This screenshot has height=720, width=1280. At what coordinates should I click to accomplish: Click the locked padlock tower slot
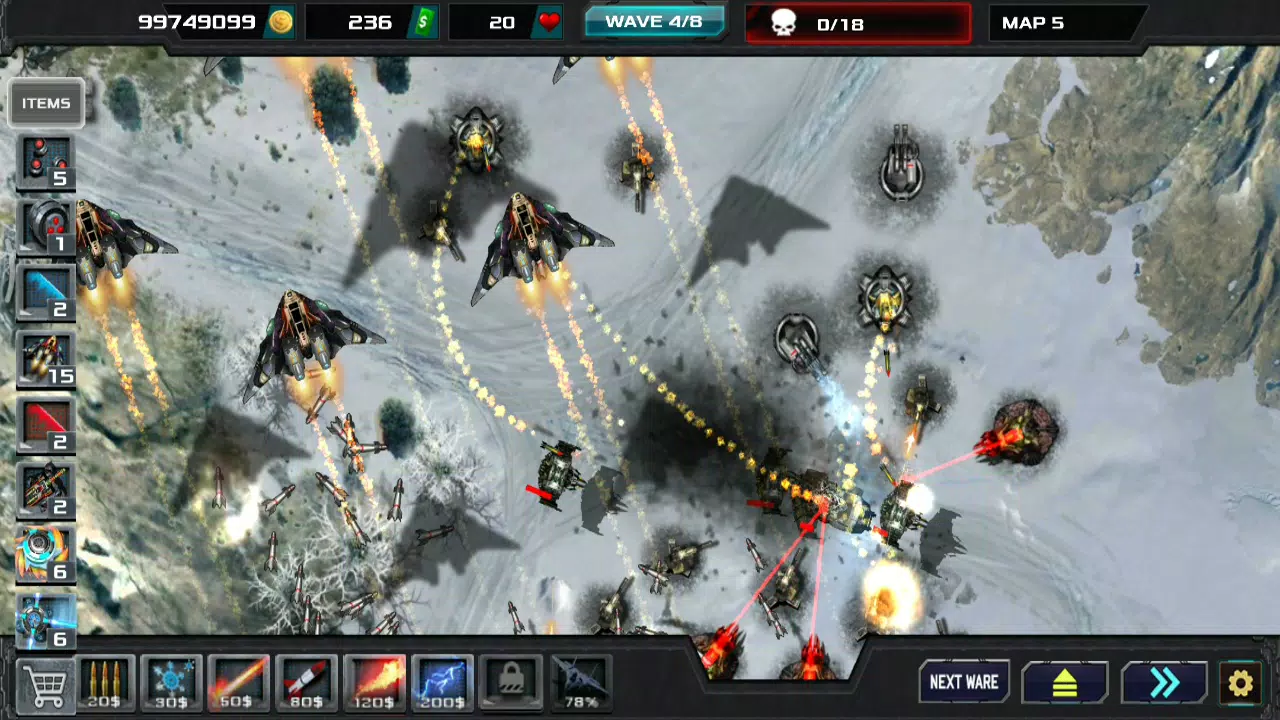click(x=510, y=685)
